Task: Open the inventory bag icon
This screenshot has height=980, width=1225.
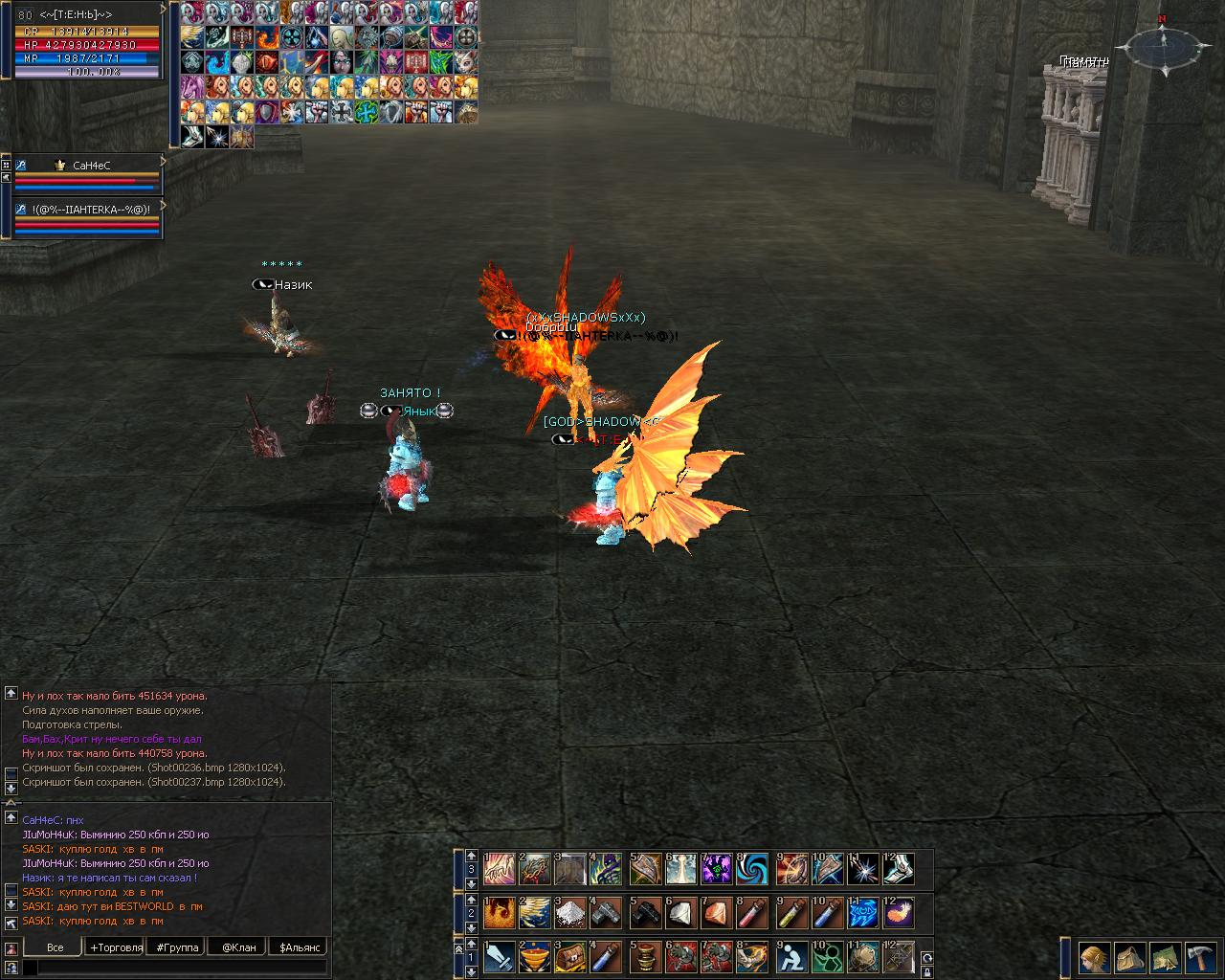Action: (x=1129, y=957)
